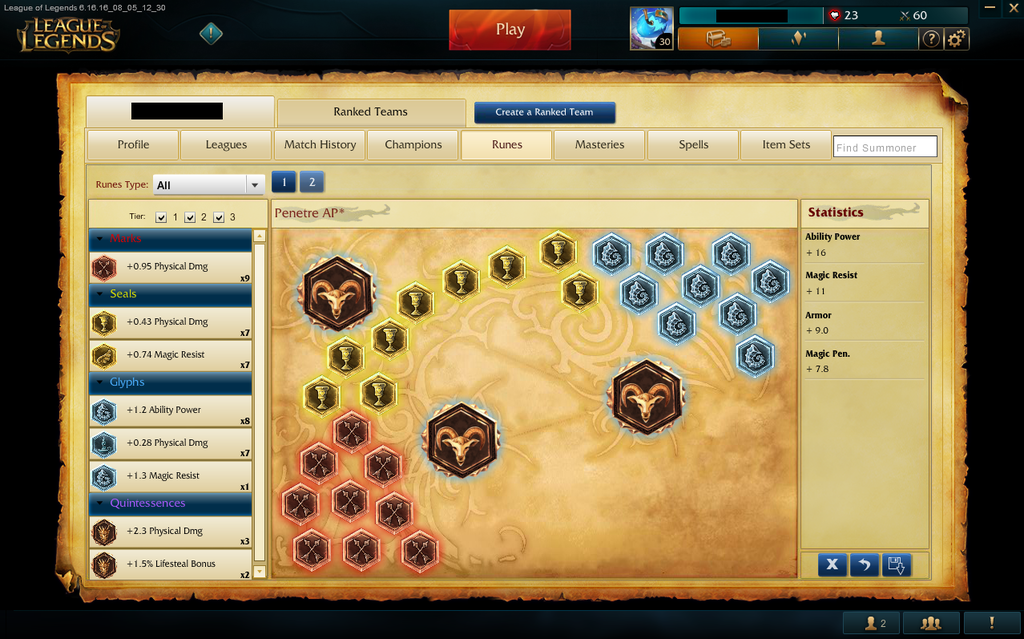The width and height of the screenshot is (1024, 639).
Task: Open the Champions tab
Action: 413,145
